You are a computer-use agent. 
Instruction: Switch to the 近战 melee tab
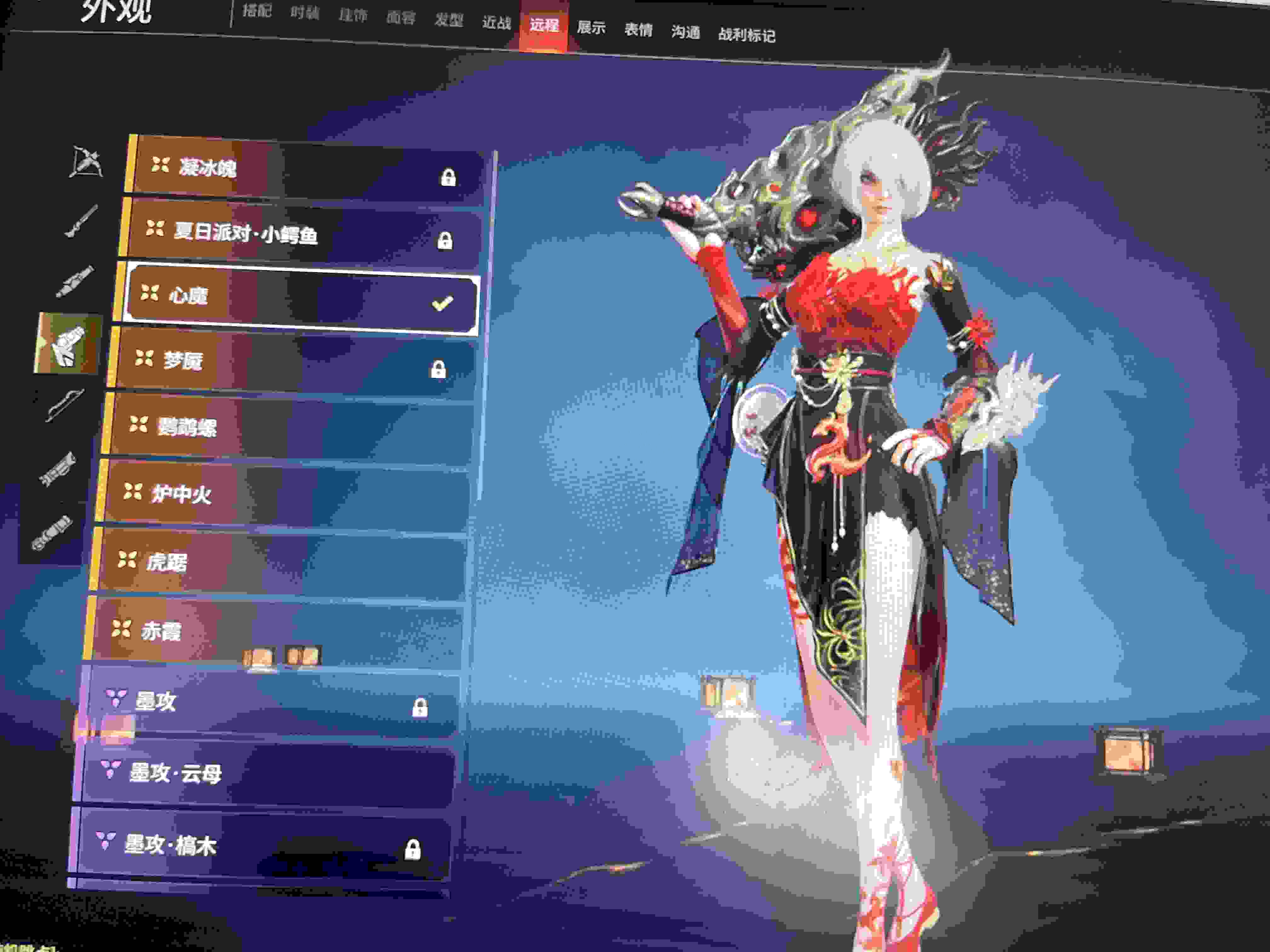click(x=497, y=22)
